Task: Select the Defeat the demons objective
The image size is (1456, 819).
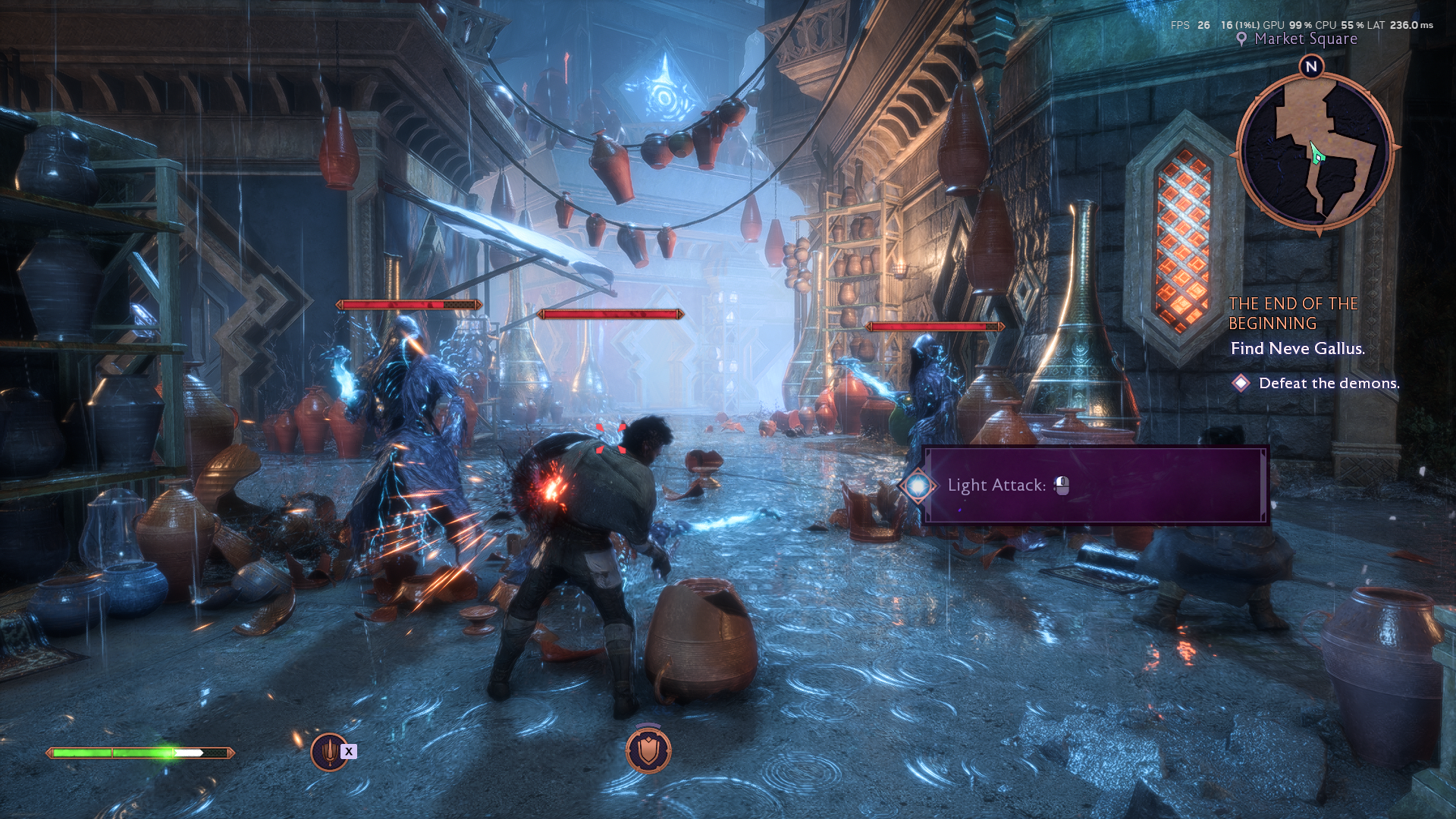Action: coord(1328,383)
